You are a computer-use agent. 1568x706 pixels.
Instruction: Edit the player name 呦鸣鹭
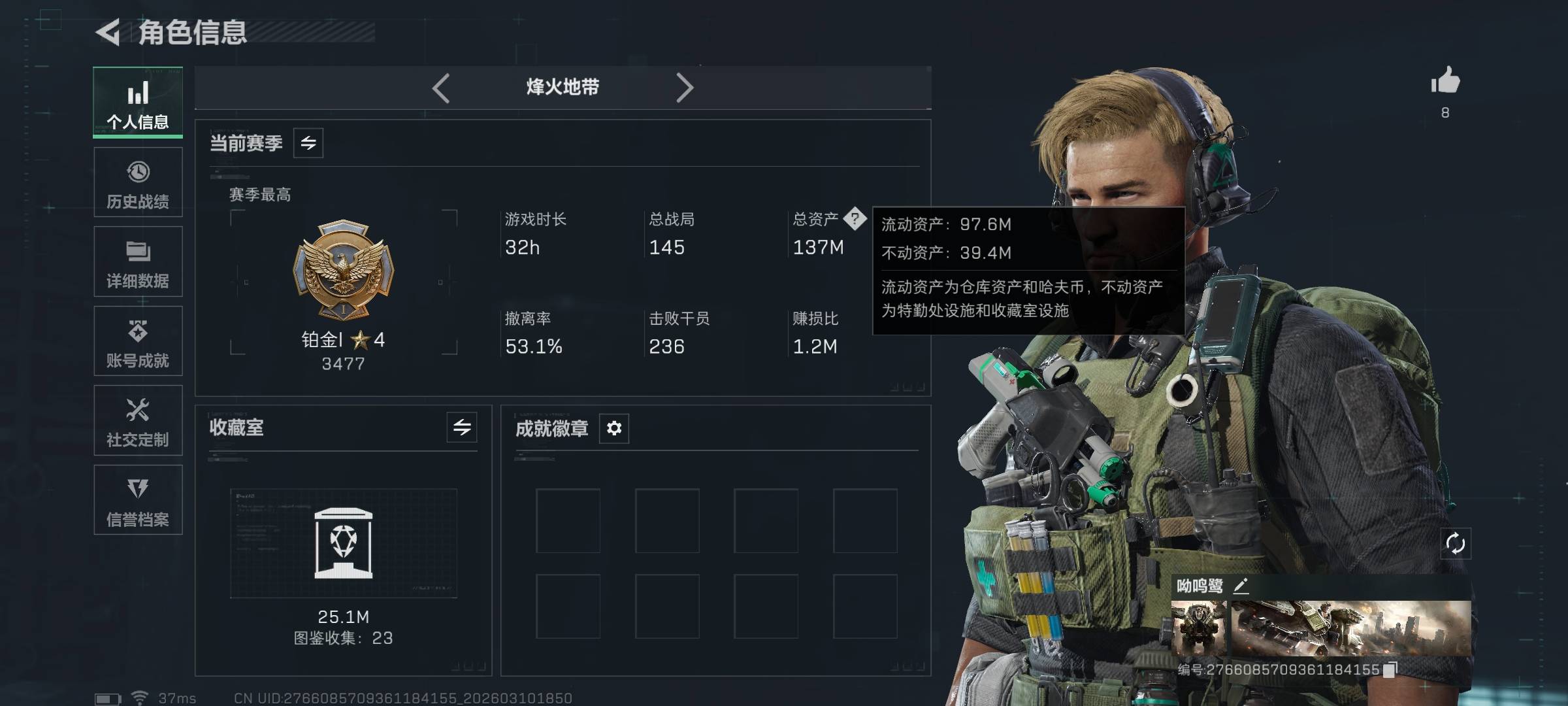(1241, 586)
